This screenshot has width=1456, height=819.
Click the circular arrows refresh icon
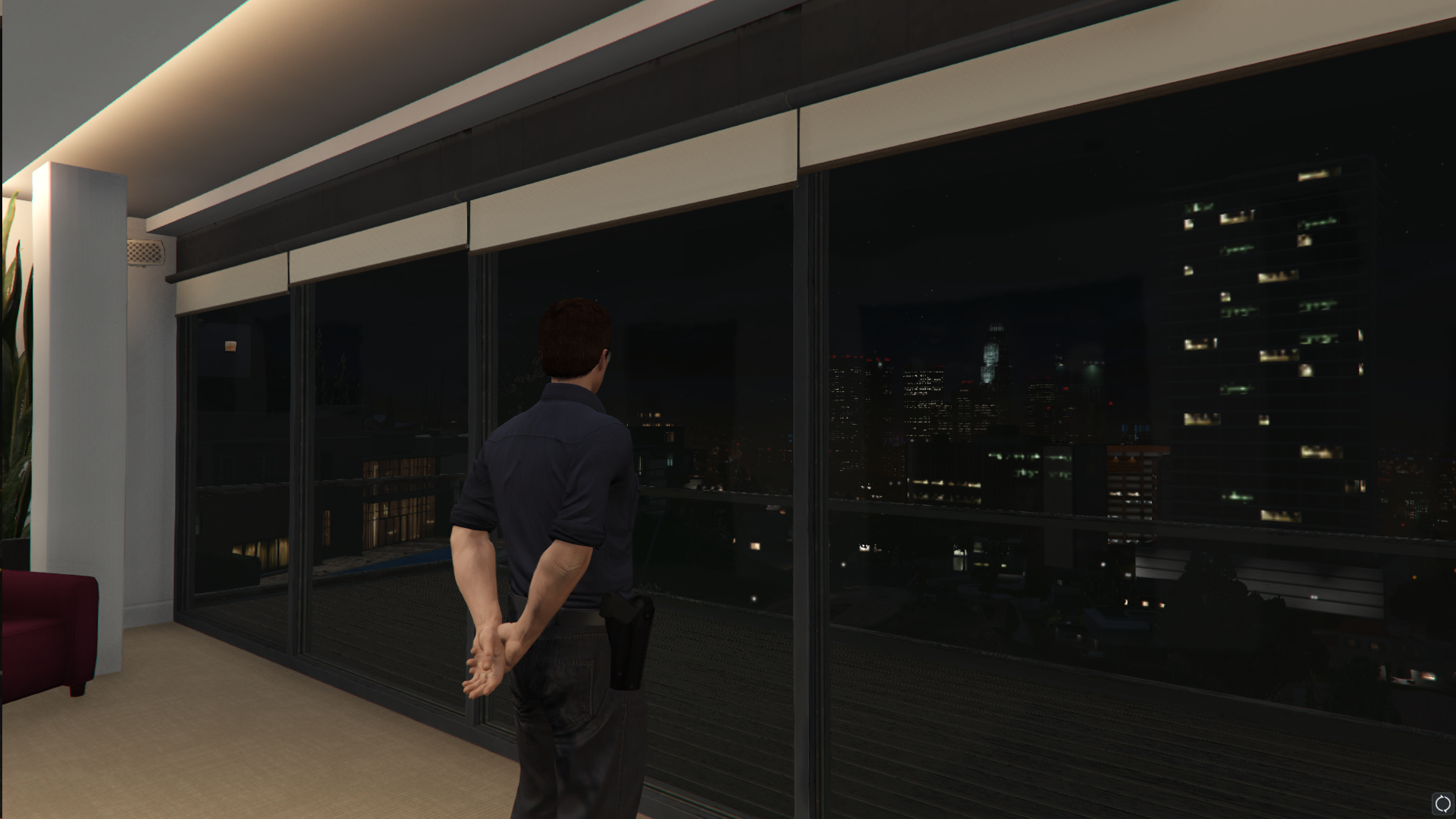[1442, 804]
